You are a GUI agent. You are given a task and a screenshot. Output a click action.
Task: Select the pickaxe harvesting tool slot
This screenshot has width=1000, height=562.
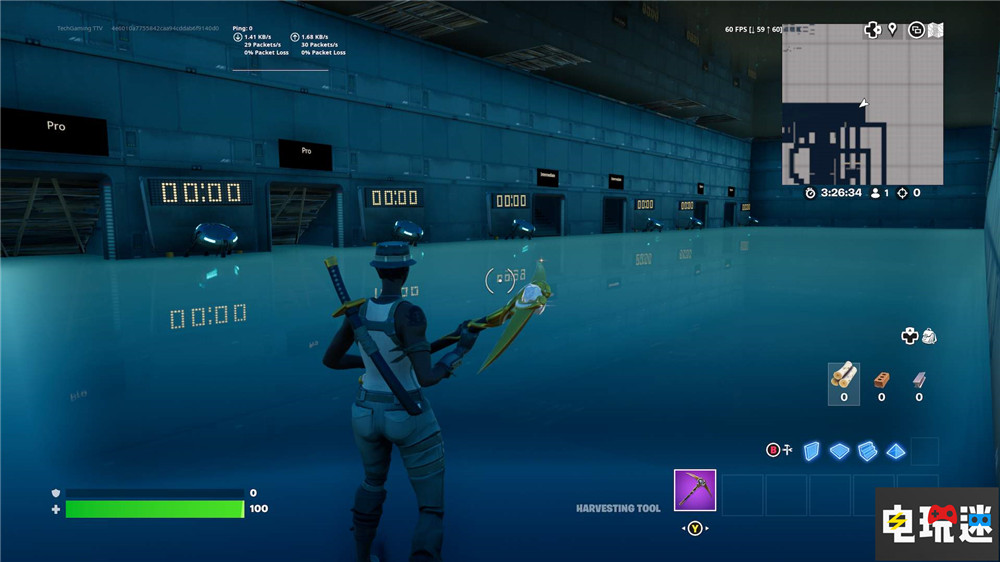[x=694, y=490]
